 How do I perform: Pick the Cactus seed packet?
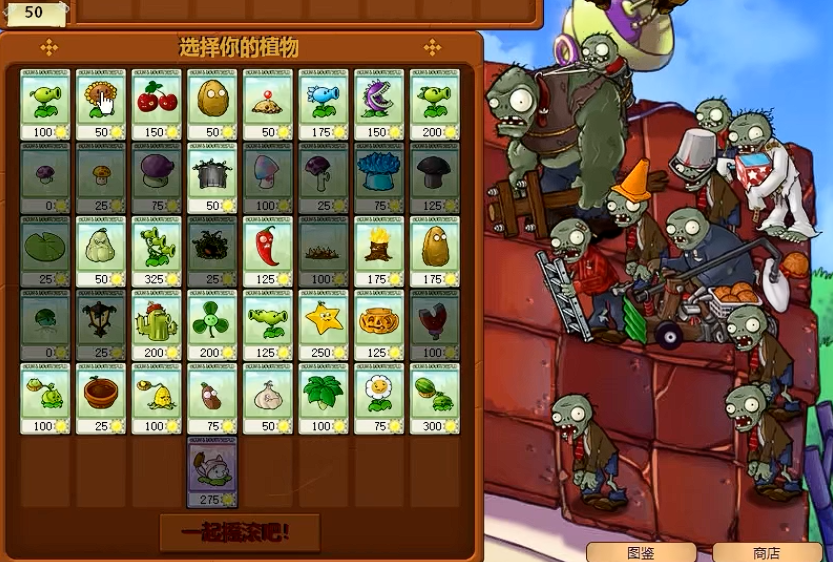coord(157,325)
